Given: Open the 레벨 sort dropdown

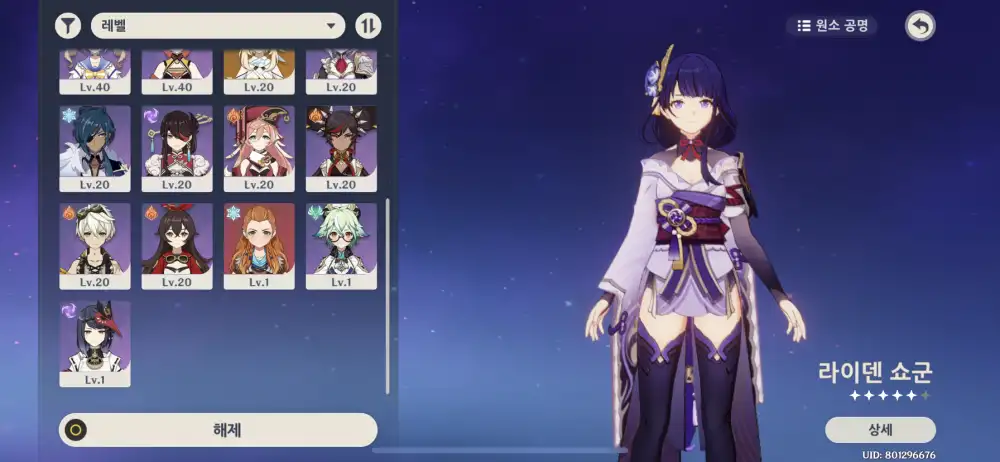Looking at the screenshot, I should (x=218, y=25).
